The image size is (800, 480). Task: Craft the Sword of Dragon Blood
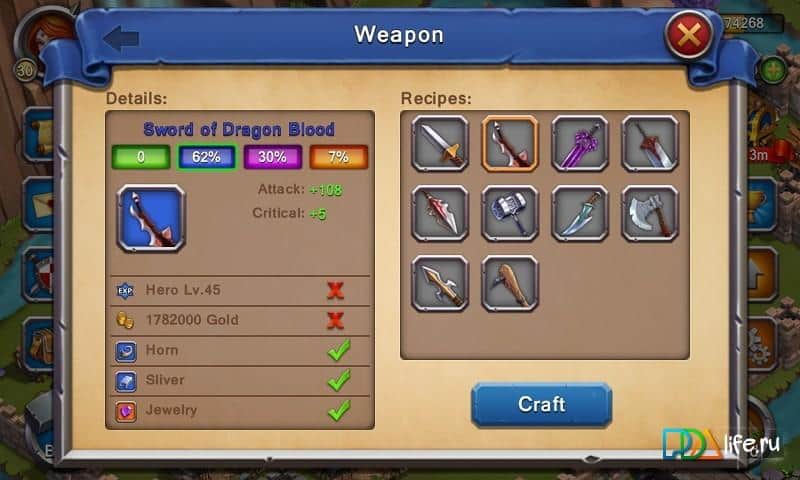click(x=541, y=404)
